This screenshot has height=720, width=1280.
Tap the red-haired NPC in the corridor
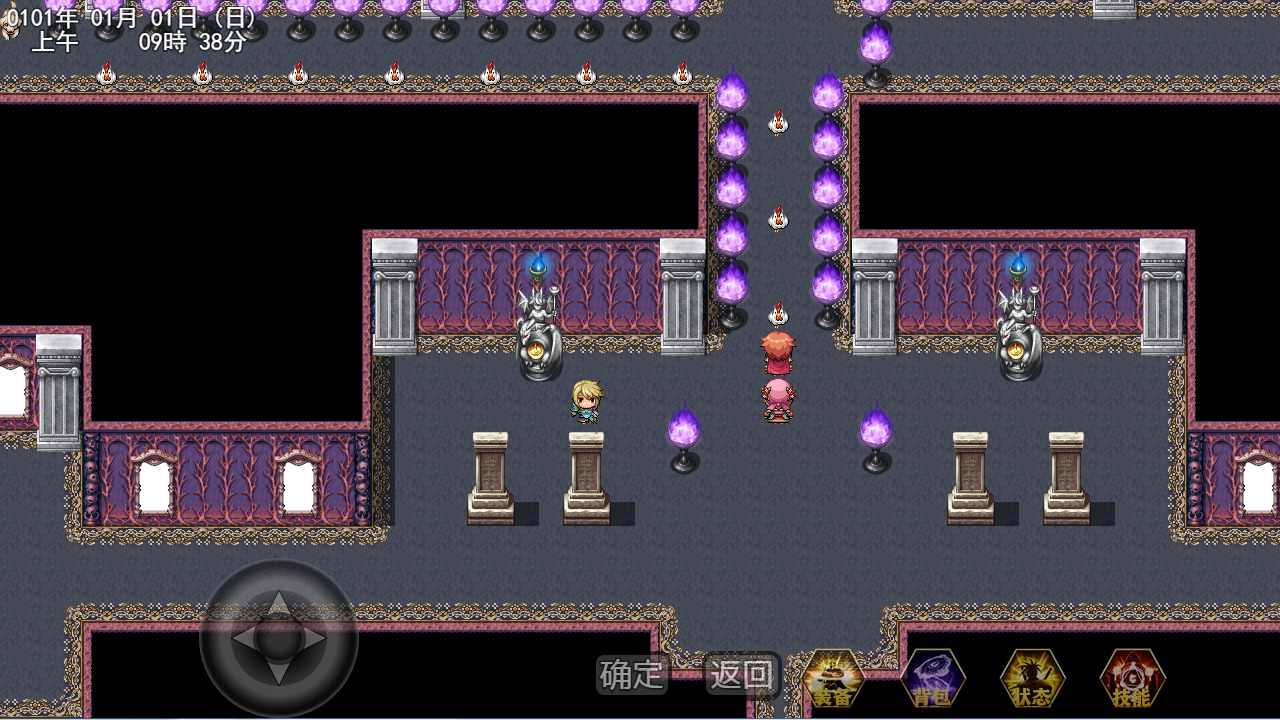tap(778, 352)
